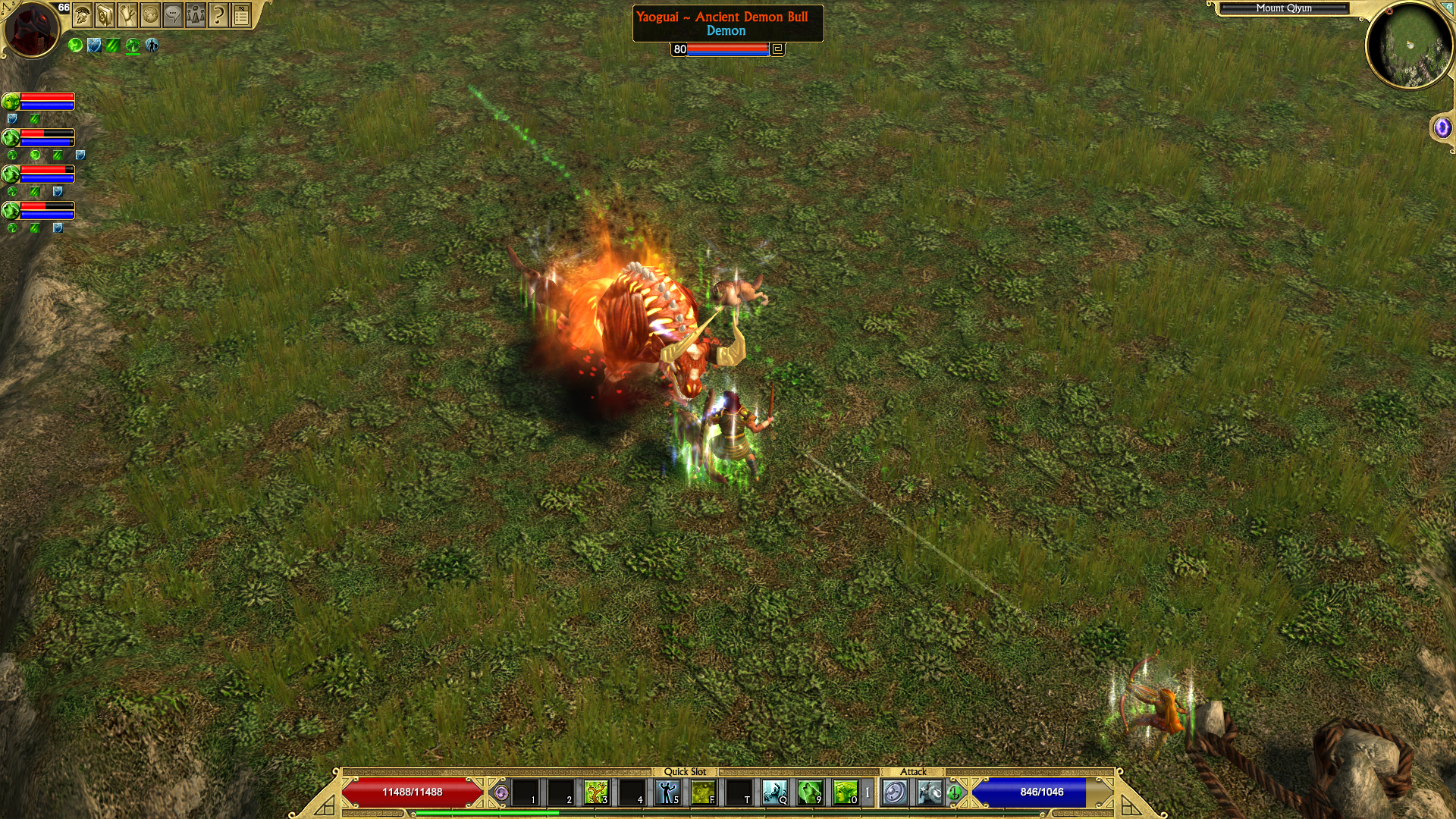Activate the green wolf skill in slot 9
This screenshot has width=1456, height=819.
(x=810, y=792)
